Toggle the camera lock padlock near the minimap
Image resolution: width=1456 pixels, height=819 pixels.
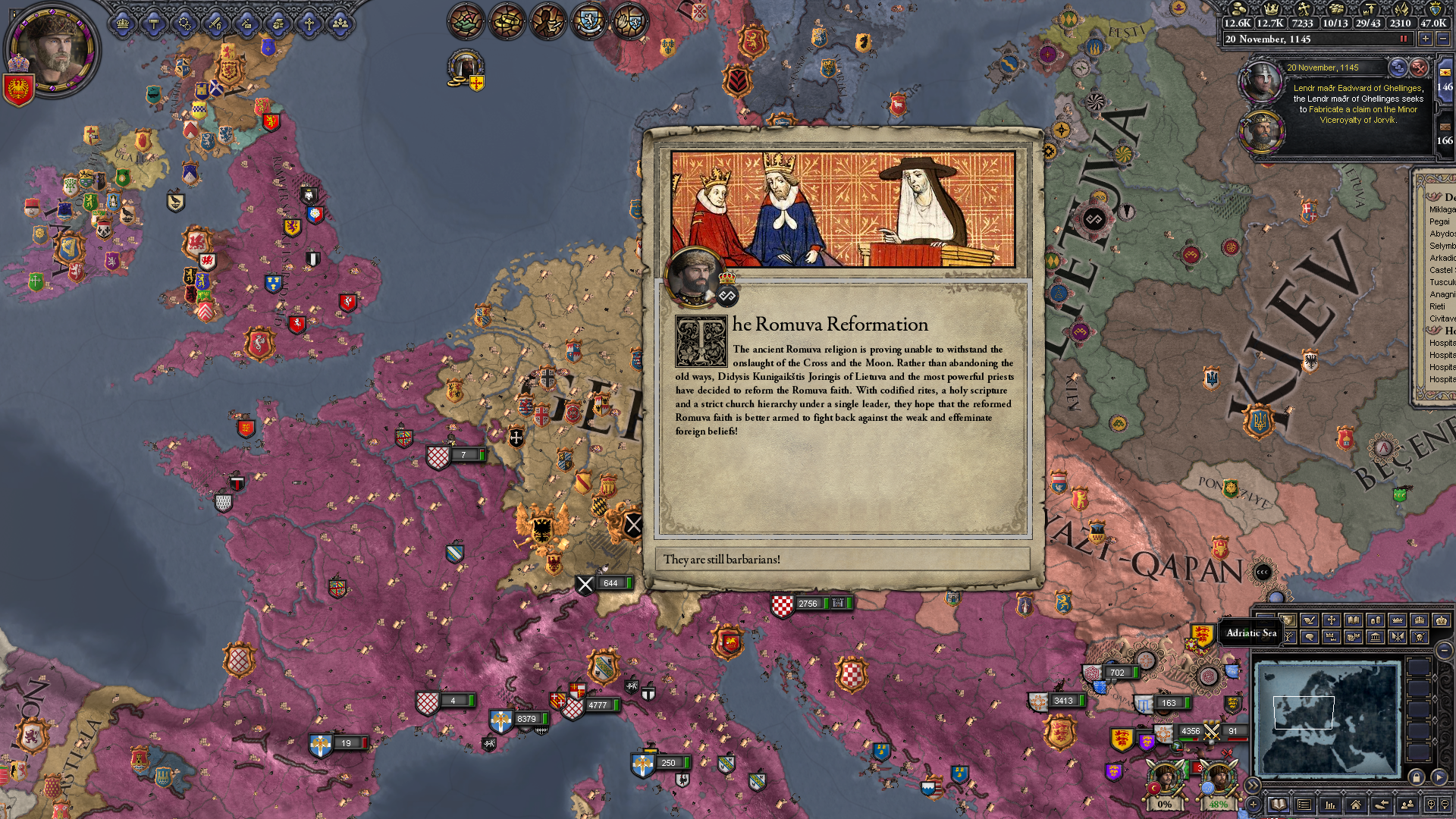(x=1417, y=779)
